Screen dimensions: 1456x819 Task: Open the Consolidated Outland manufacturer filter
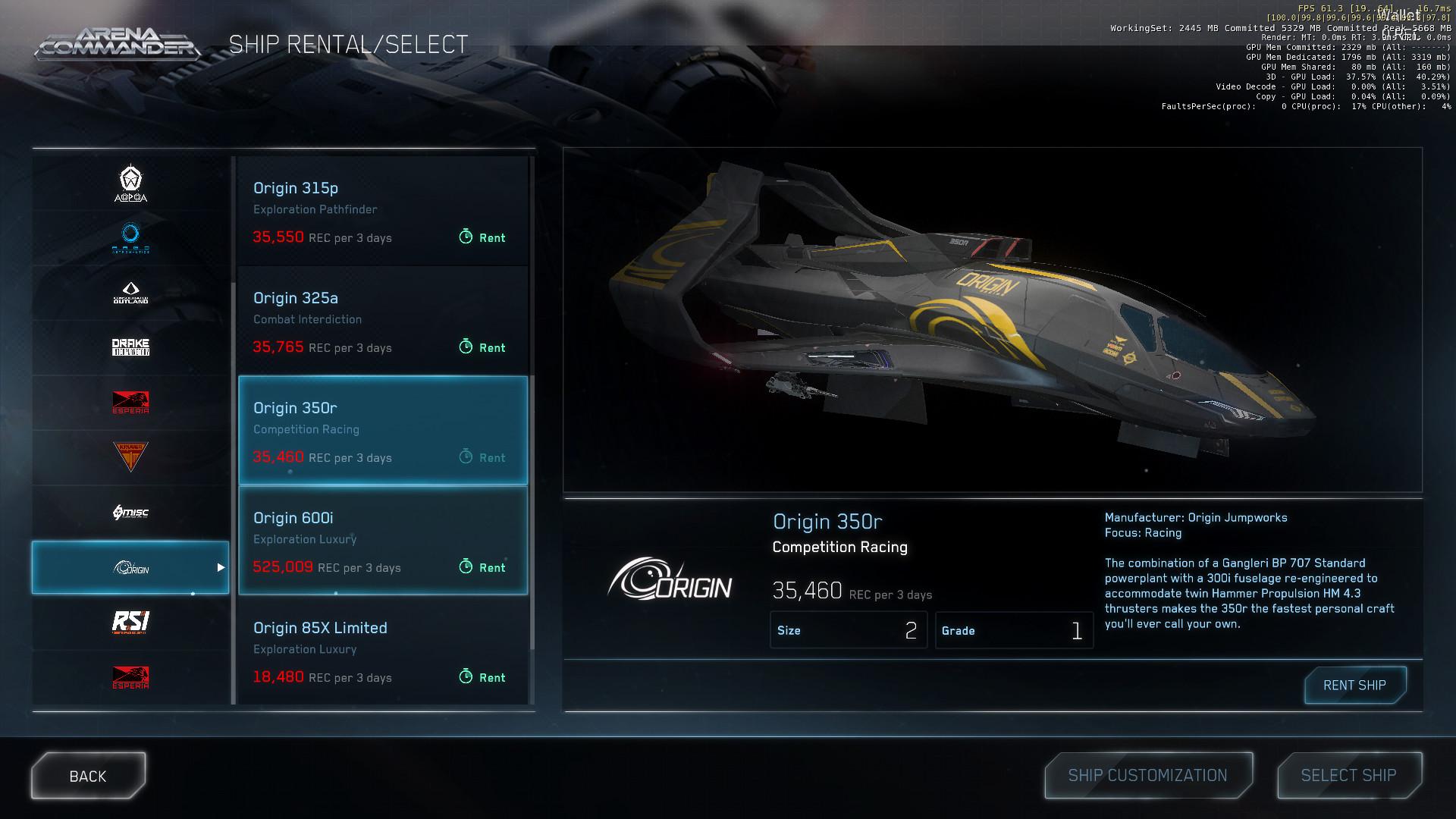[130, 292]
